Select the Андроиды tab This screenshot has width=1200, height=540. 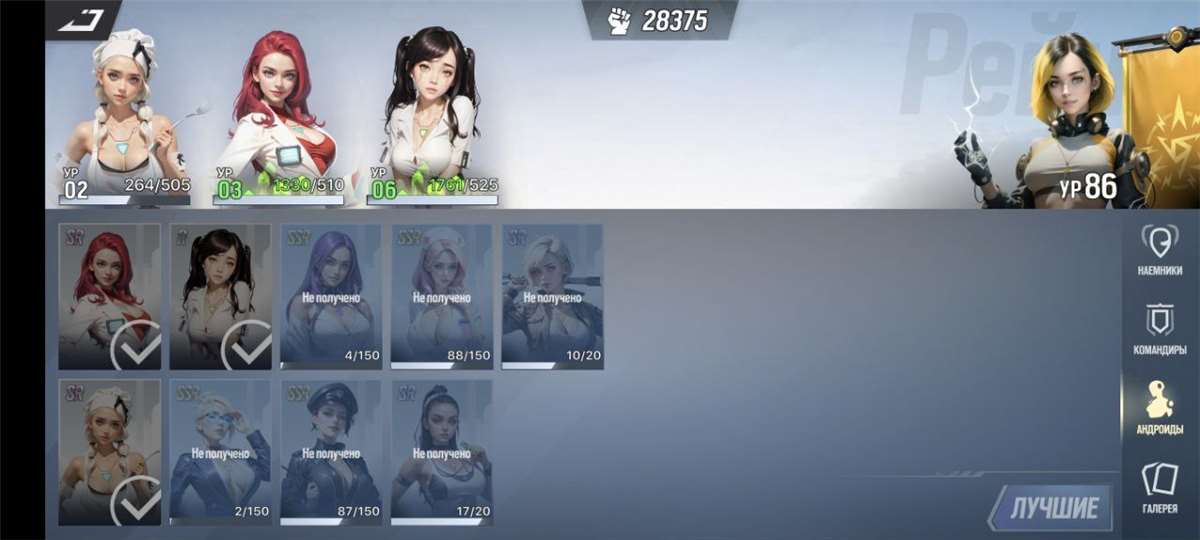[x=1160, y=408]
